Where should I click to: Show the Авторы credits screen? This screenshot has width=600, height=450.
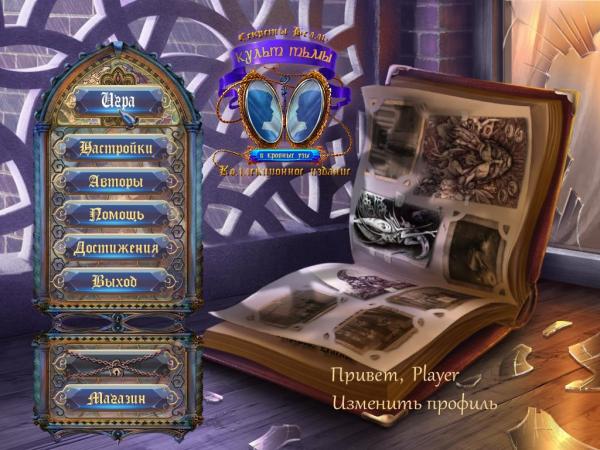(x=116, y=181)
